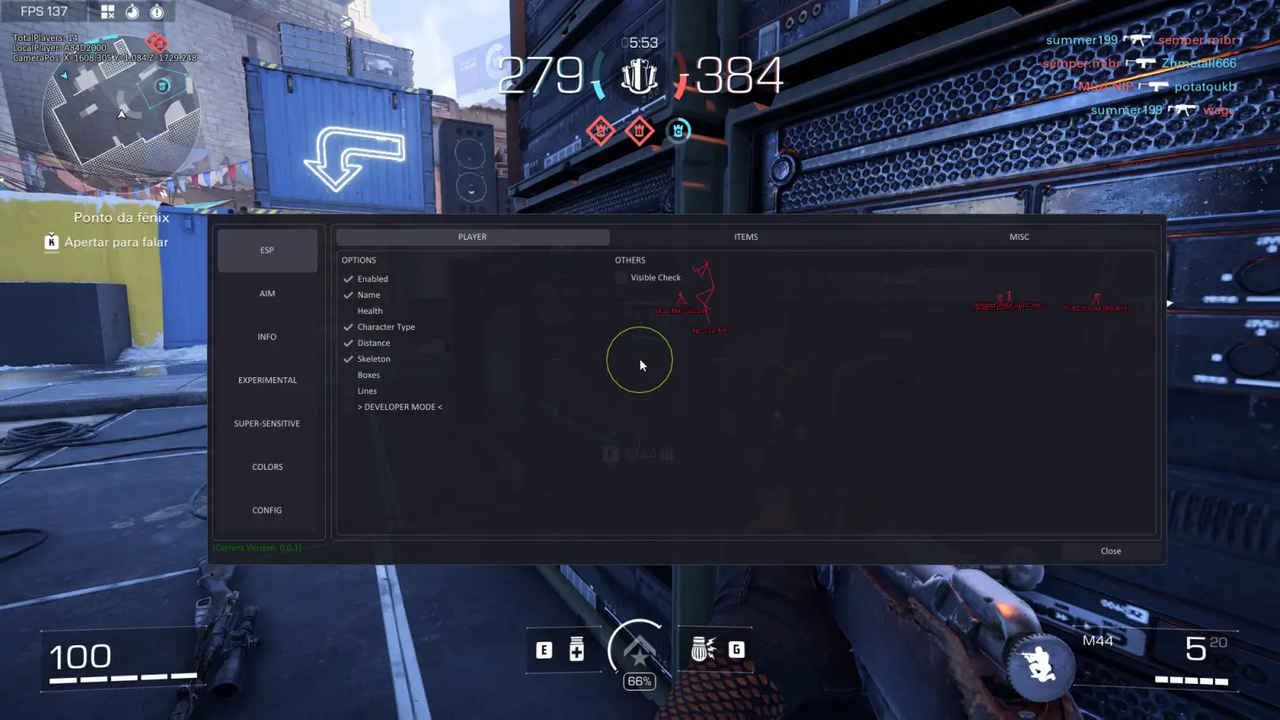Click the Close button of the cheat menu
1280x720 pixels.
point(1110,550)
